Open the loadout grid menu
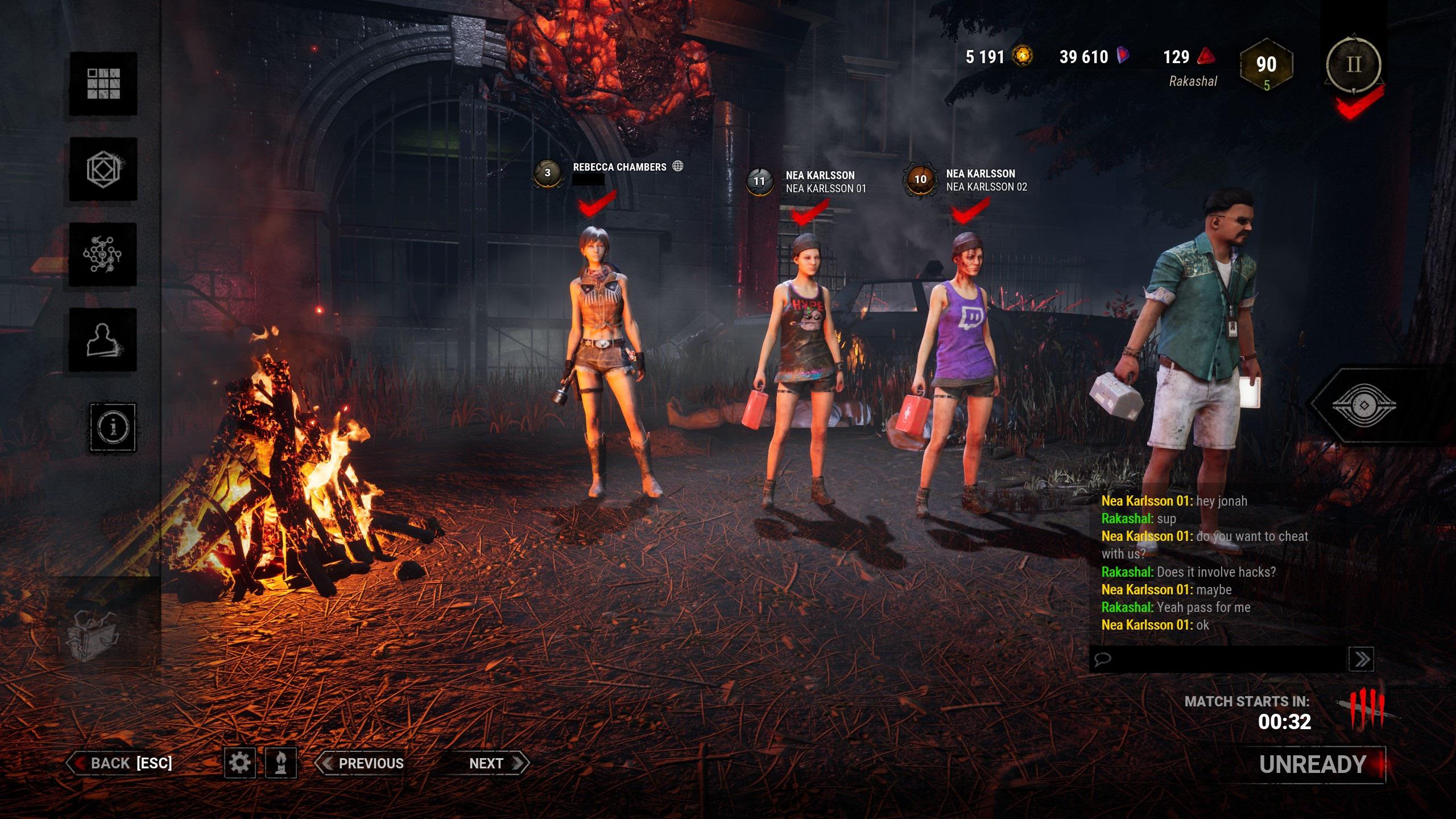This screenshot has width=1456, height=819. point(103,84)
